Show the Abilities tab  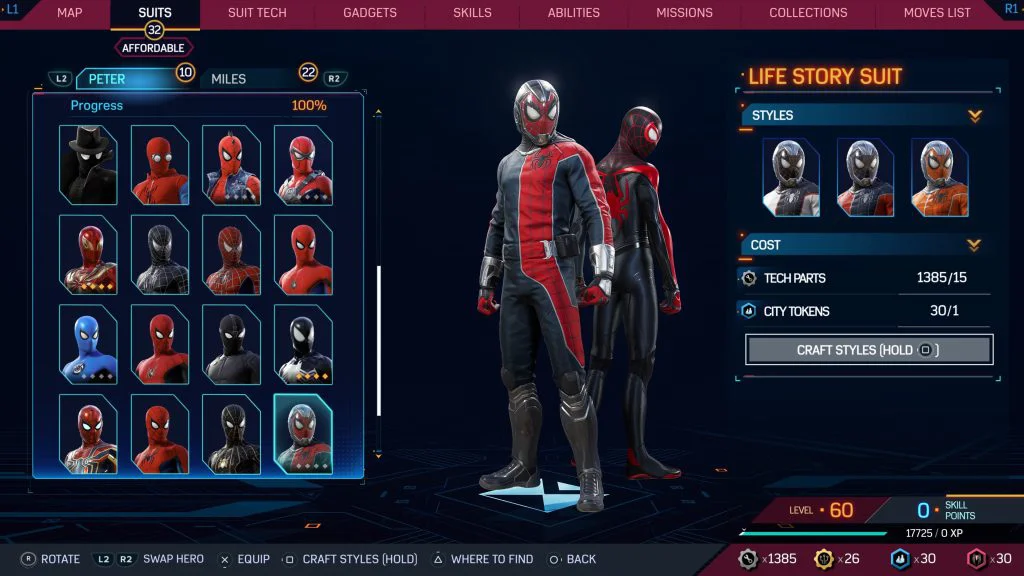[573, 13]
